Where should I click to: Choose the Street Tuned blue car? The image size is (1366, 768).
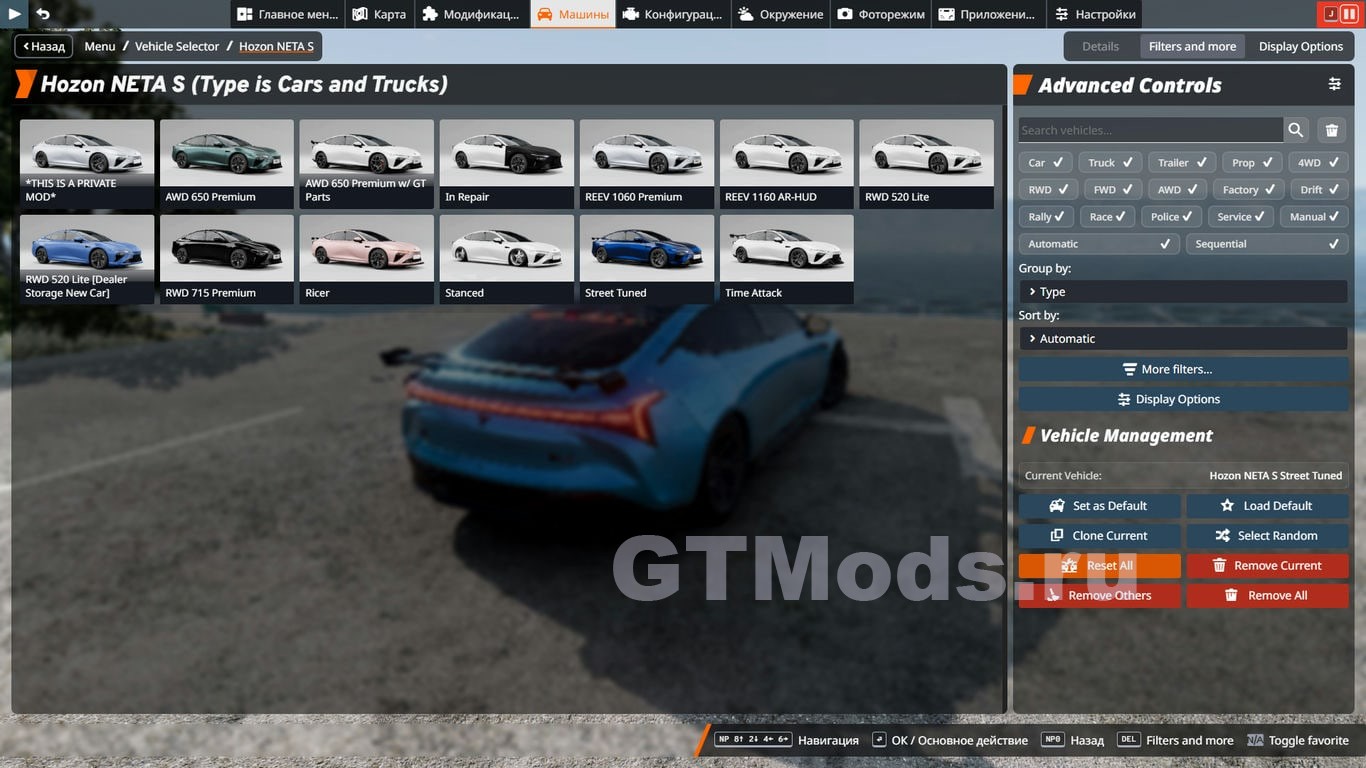point(647,259)
